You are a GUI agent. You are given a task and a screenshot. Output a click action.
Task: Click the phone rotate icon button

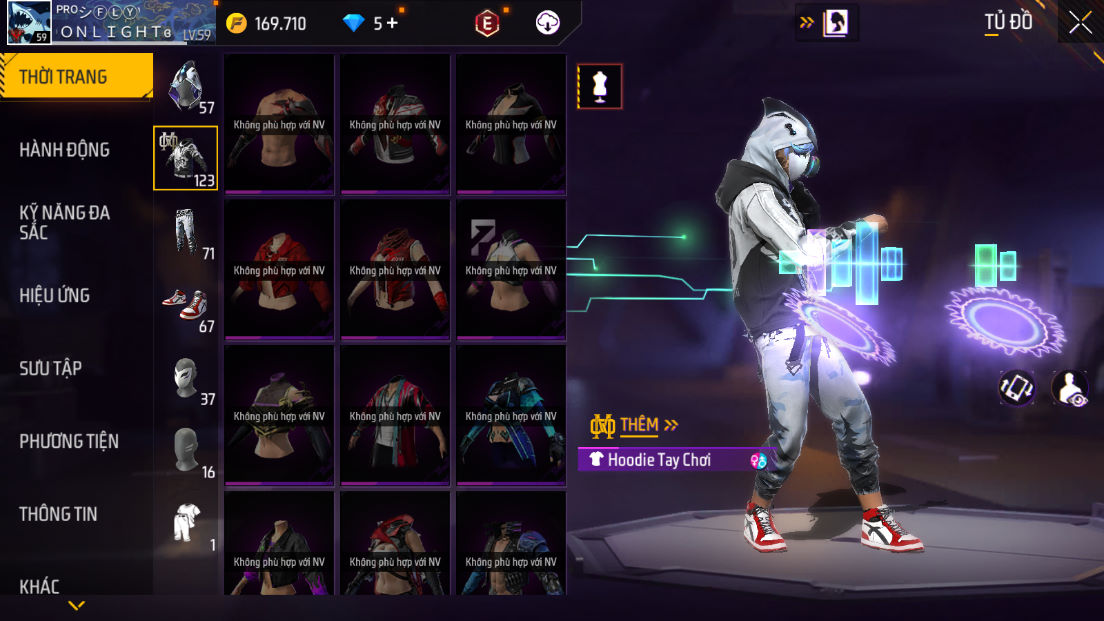coord(1017,388)
